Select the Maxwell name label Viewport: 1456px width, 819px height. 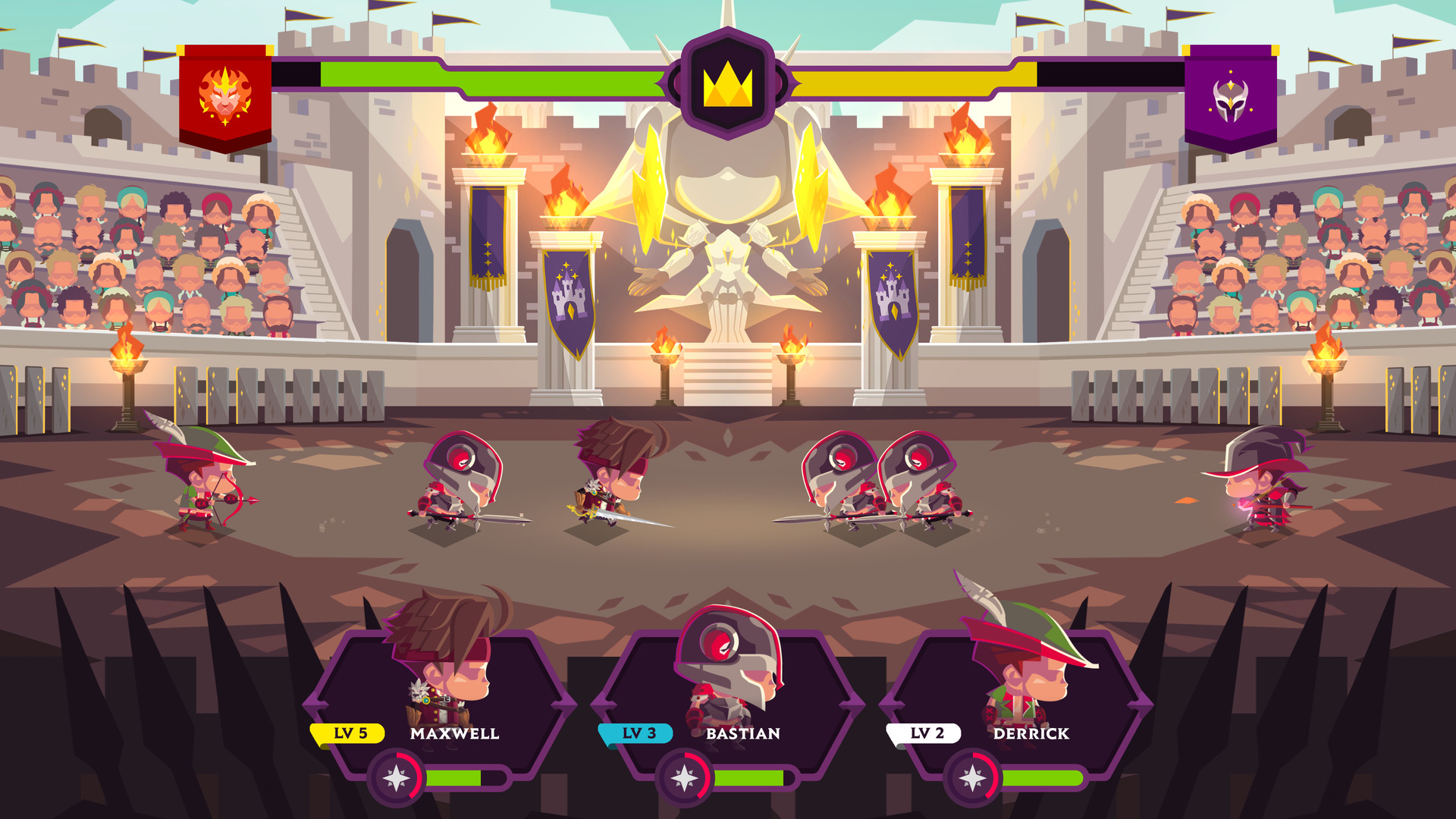pyautogui.click(x=453, y=734)
